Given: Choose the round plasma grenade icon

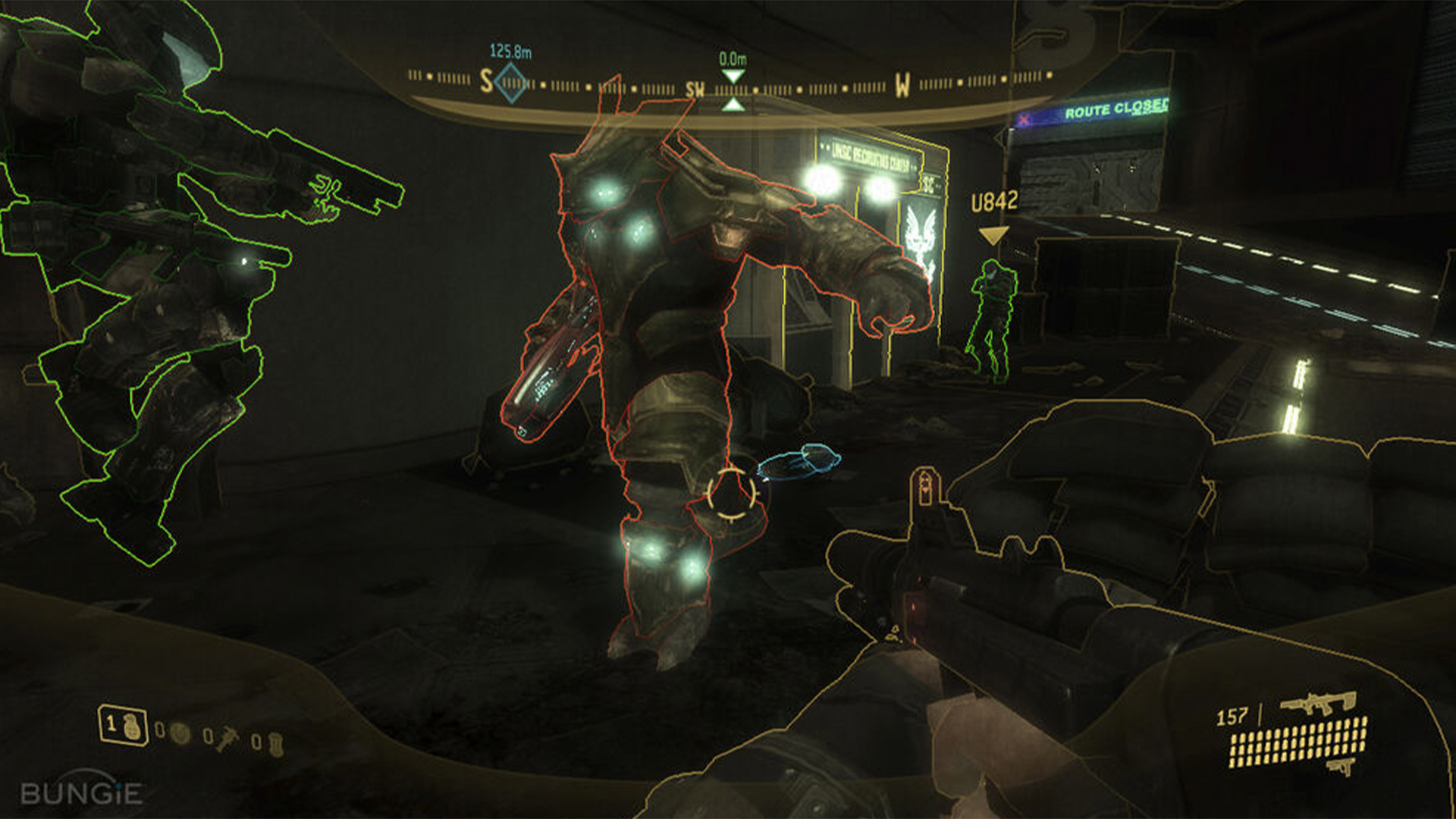Looking at the screenshot, I should pos(180,733).
